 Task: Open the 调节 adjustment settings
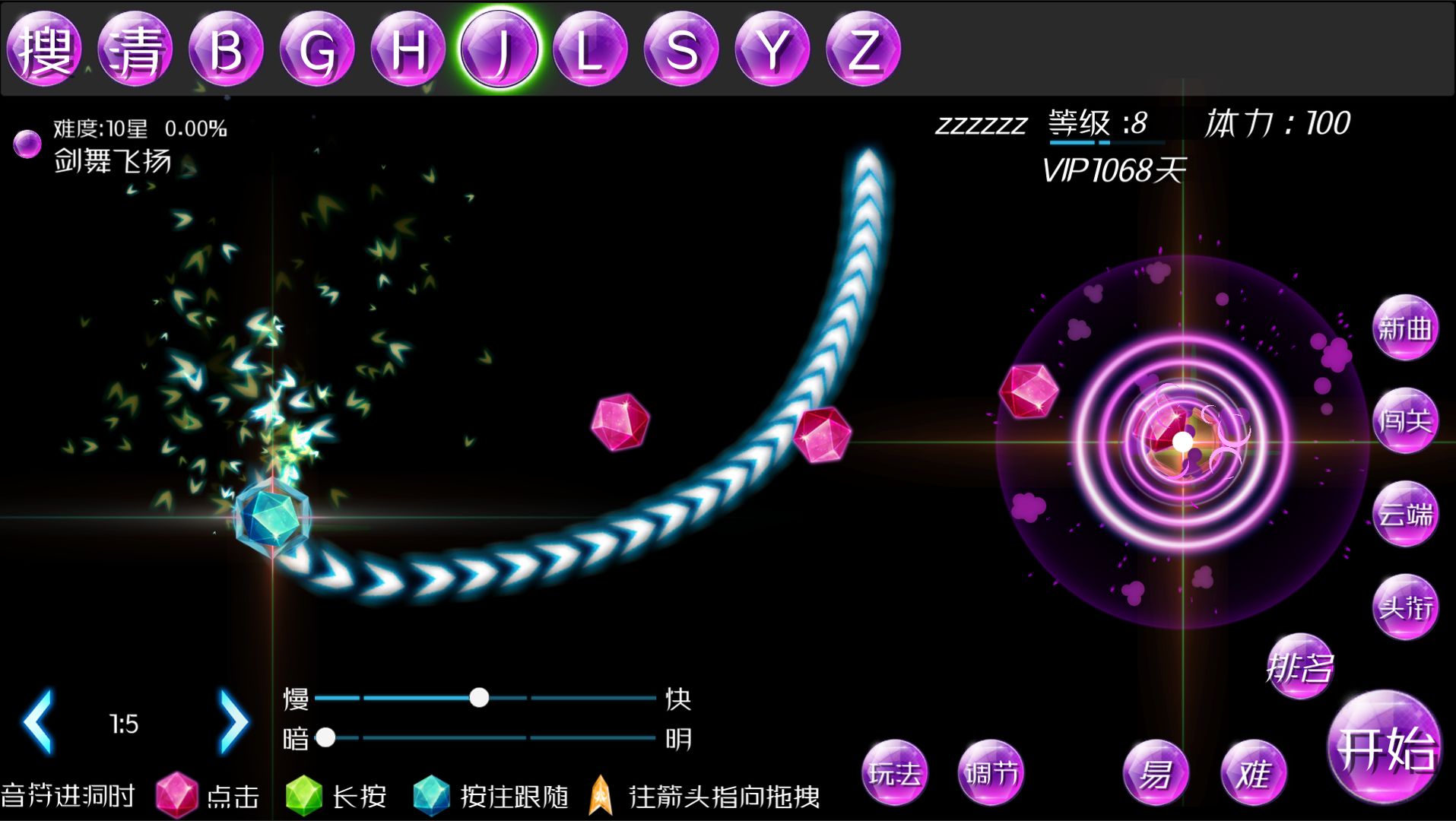[991, 772]
